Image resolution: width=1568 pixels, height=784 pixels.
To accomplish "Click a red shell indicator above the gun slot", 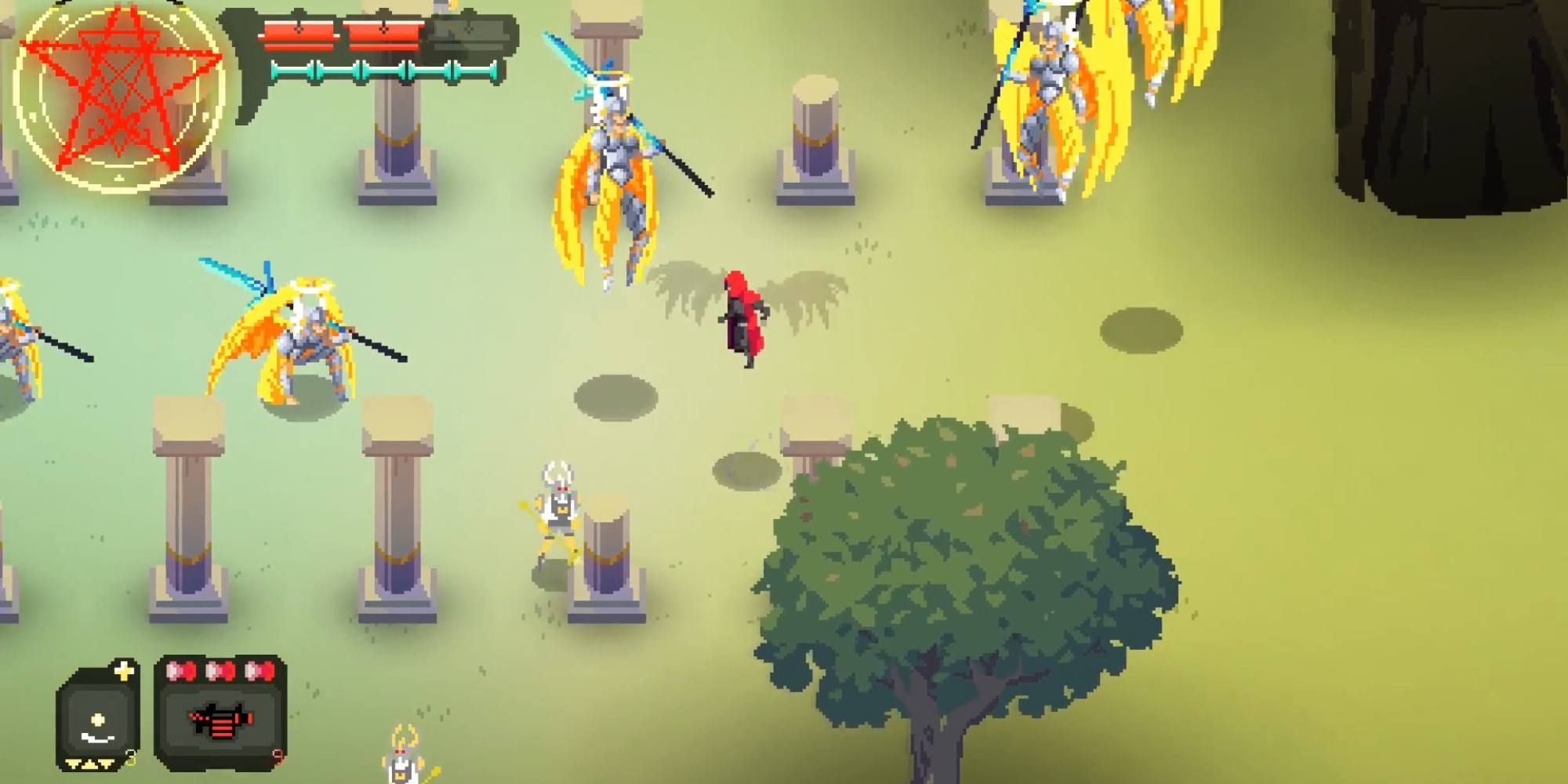I will coord(181,672).
